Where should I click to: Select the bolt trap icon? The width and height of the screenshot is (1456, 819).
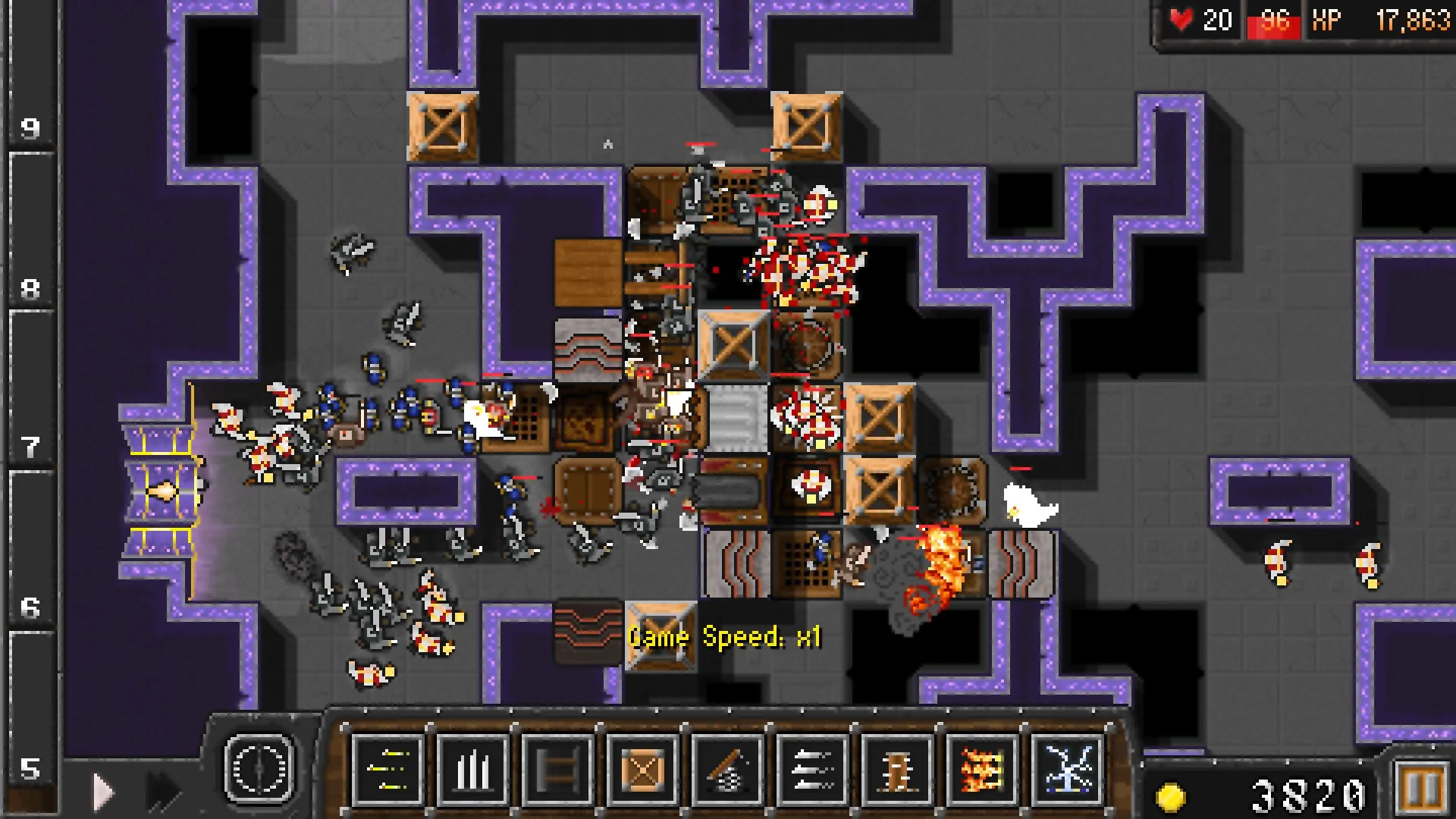(x=811, y=768)
